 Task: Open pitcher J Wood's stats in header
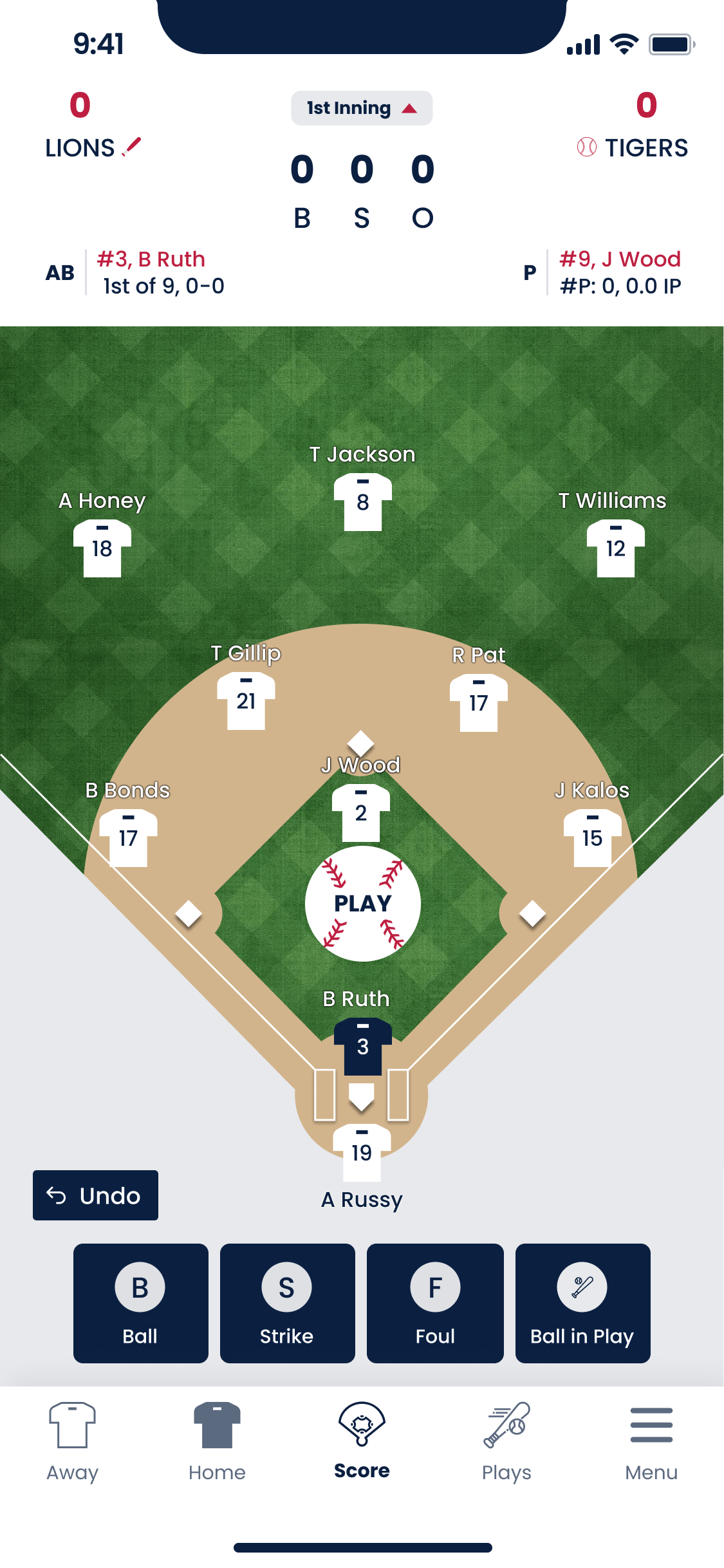point(619,272)
